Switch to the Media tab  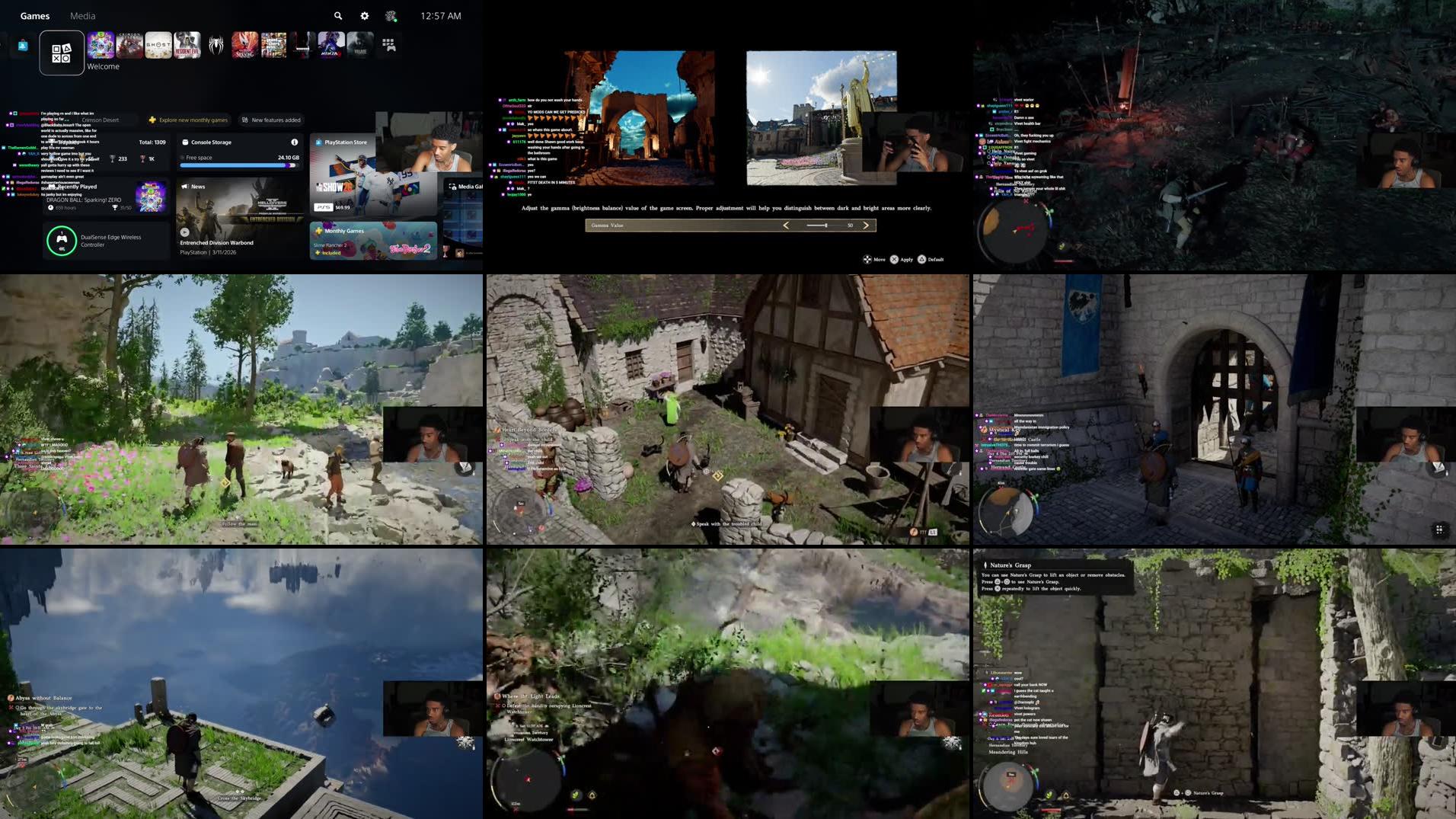[82, 16]
